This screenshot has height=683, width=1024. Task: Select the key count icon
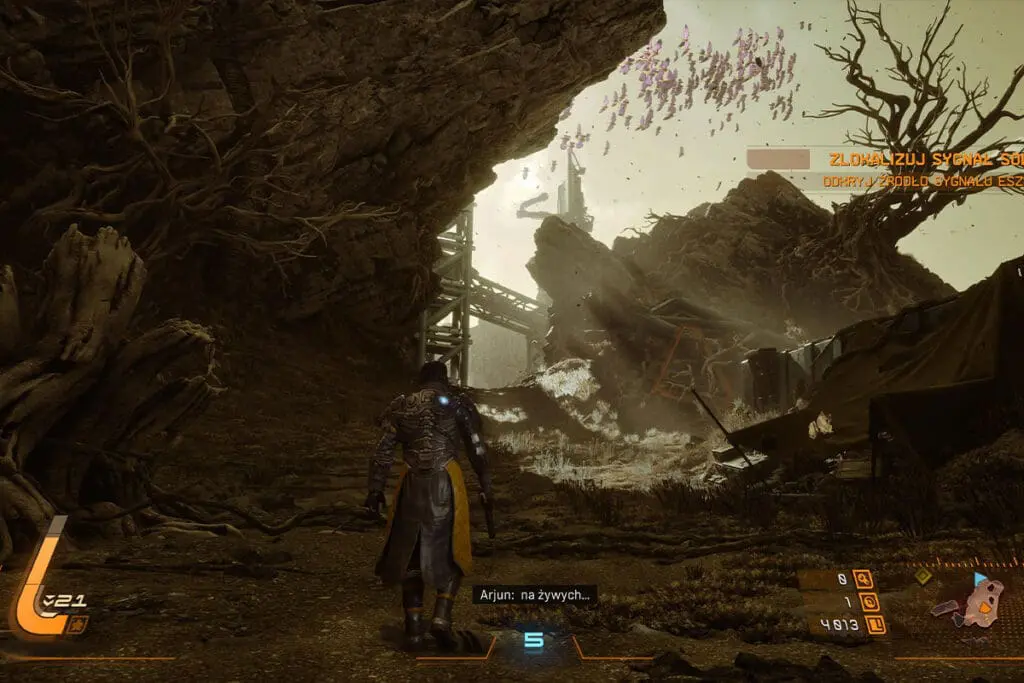pos(862,580)
